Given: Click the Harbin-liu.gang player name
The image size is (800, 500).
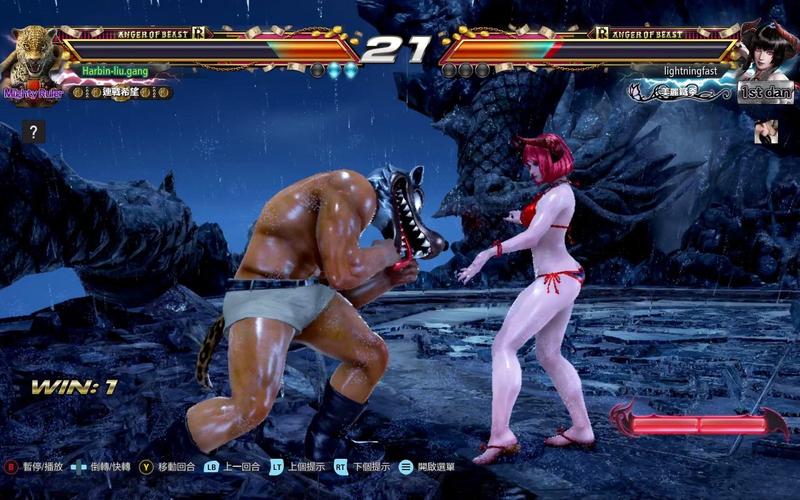Looking at the screenshot, I should [117, 72].
